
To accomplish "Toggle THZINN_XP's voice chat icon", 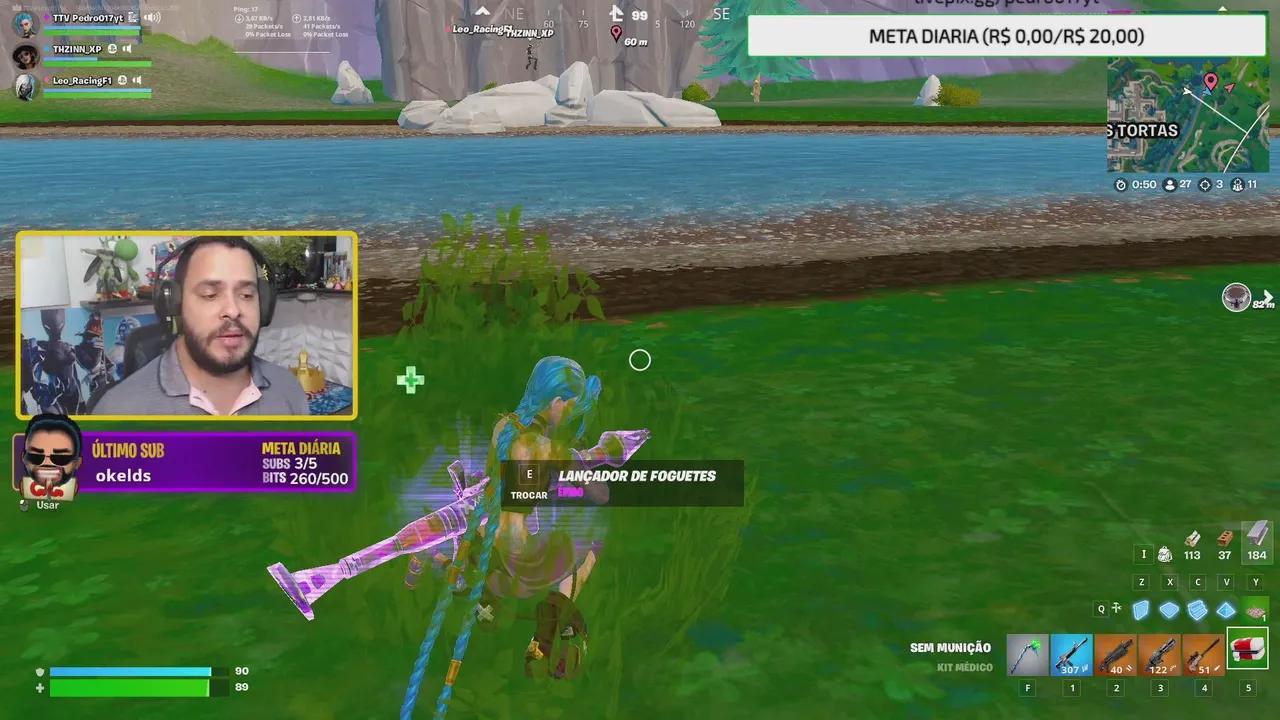I will [127, 49].
